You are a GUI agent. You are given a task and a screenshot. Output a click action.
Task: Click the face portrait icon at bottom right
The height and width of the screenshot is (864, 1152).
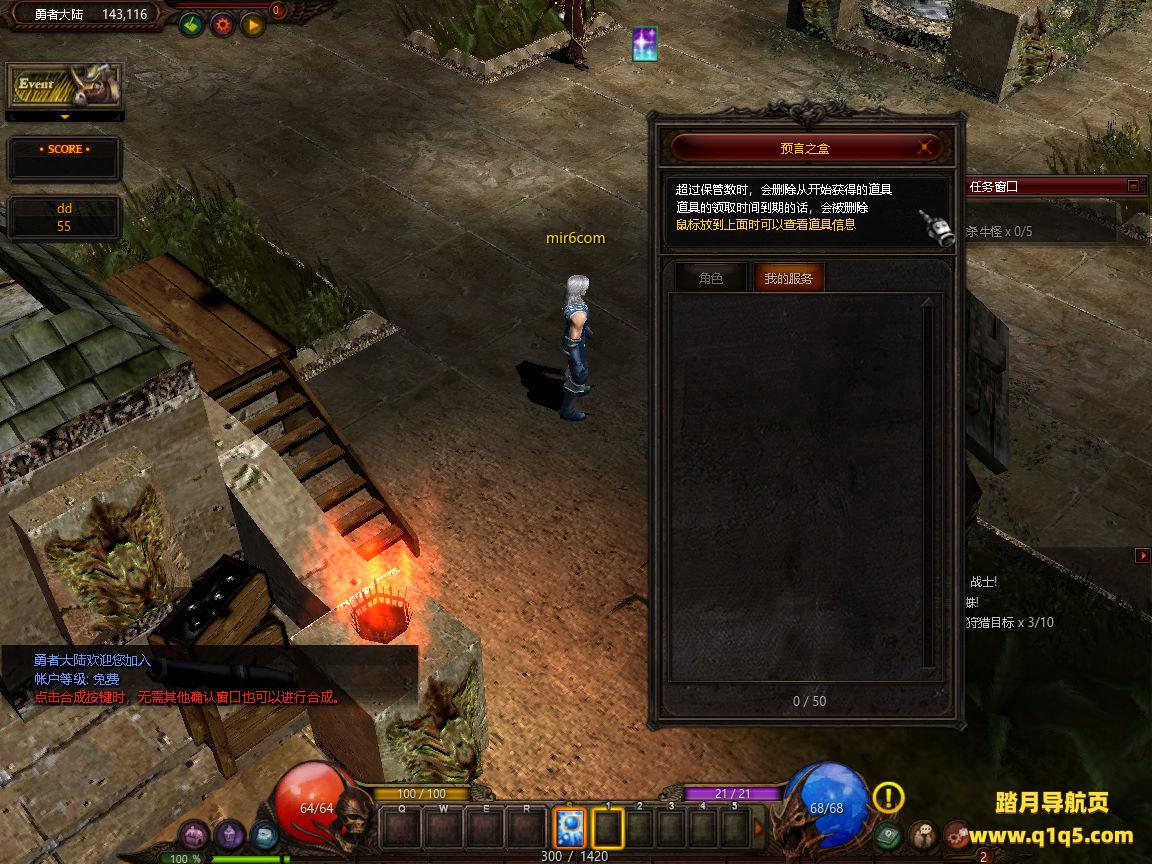pyautogui.click(x=923, y=835)
